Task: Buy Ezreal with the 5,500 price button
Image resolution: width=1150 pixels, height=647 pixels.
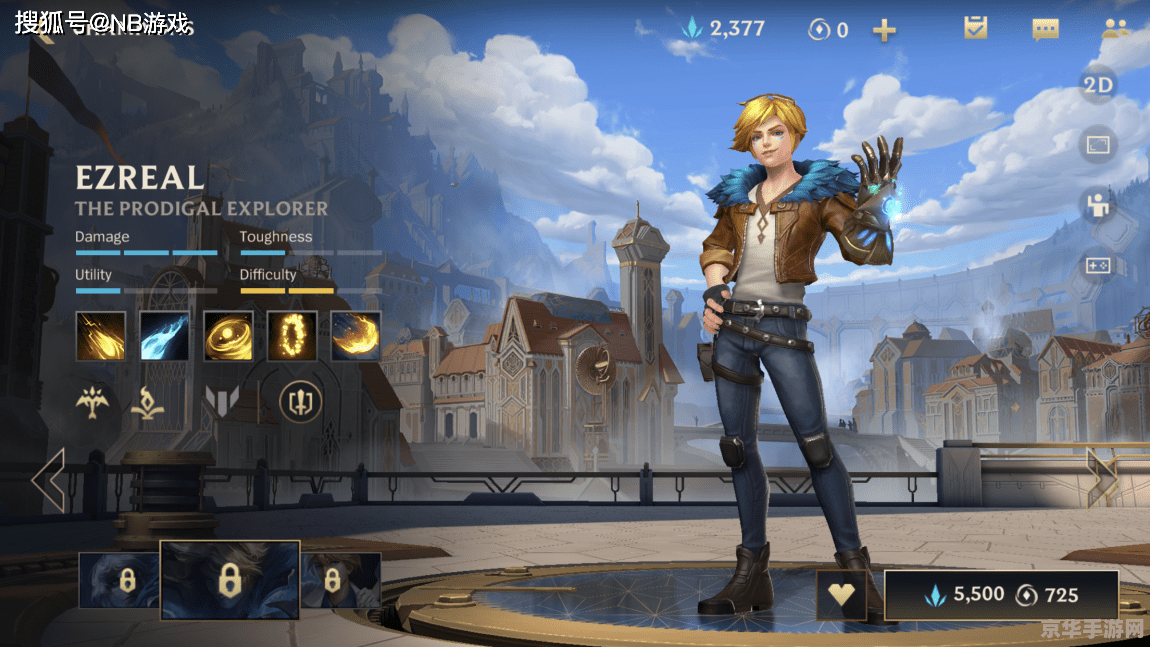Action: pyautogui.click(x=1001, y=596)
